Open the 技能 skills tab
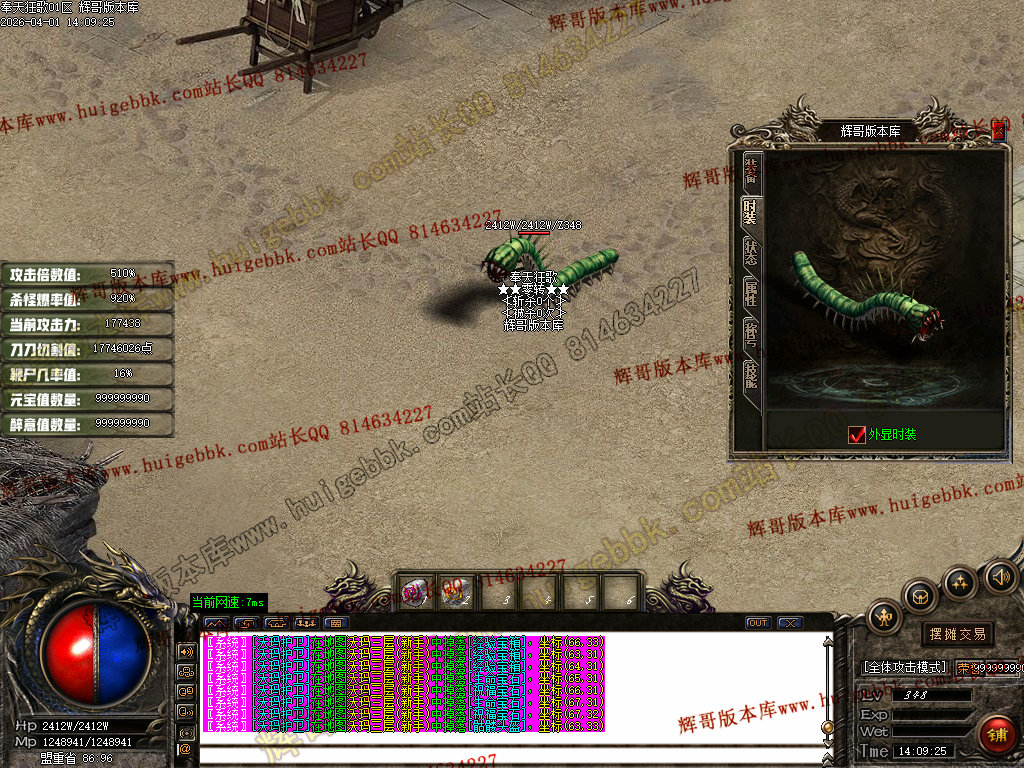The height and width of the screenshot is (768, 1024). [751, 375]
